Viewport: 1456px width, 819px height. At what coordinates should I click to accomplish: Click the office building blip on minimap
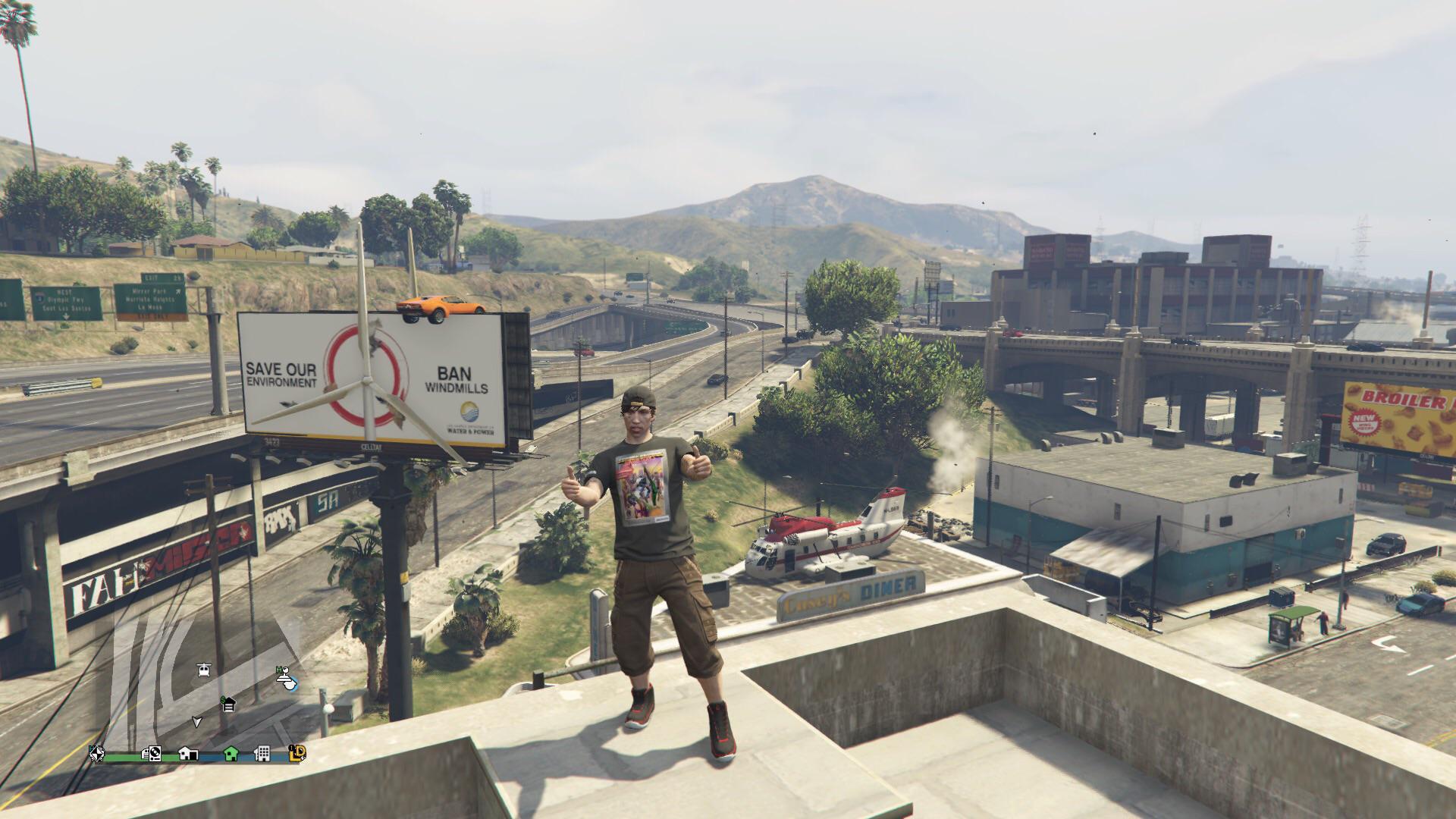coord(262,754)
